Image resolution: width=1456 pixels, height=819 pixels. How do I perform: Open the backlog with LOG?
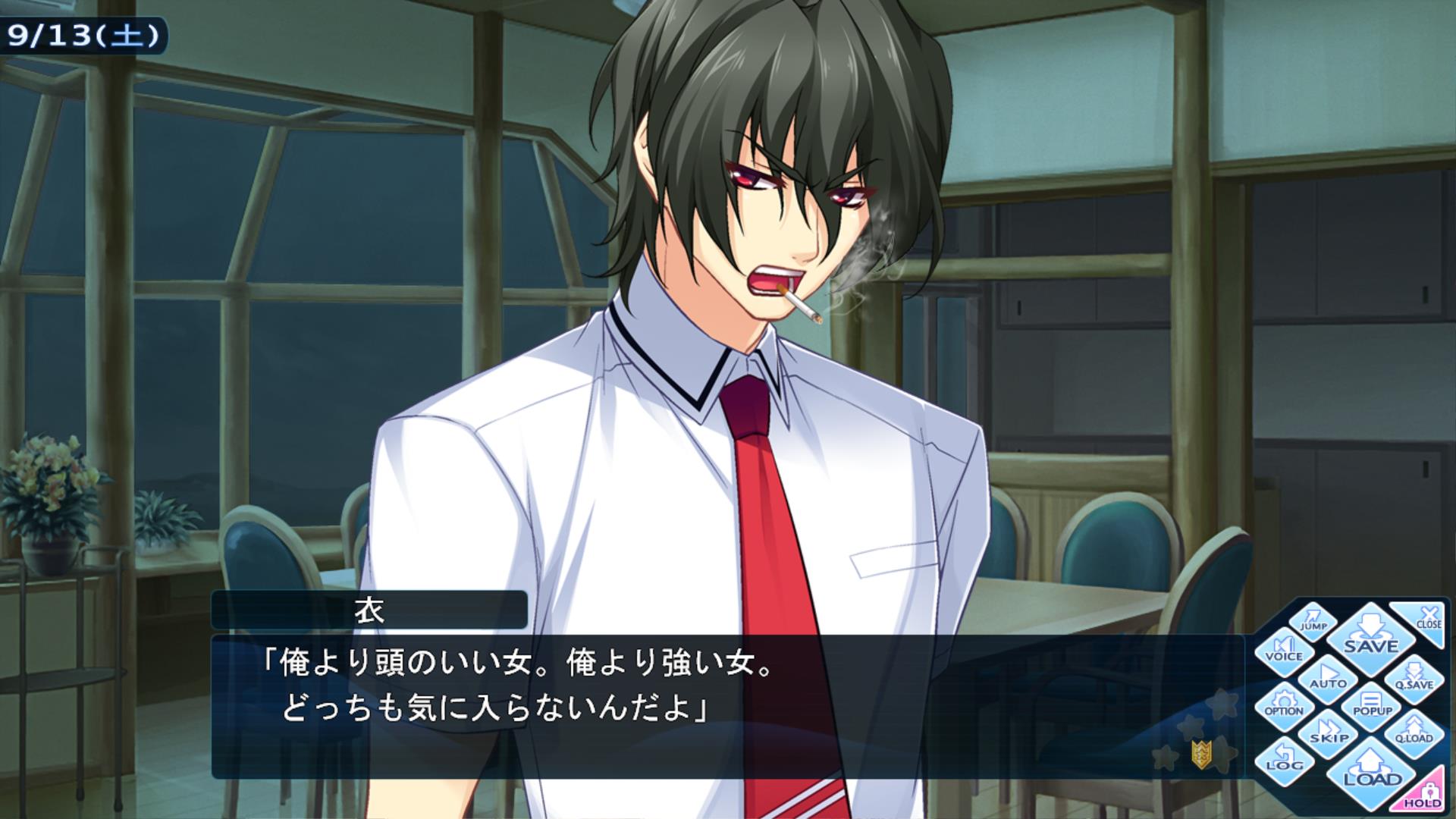pos(1284,758)
